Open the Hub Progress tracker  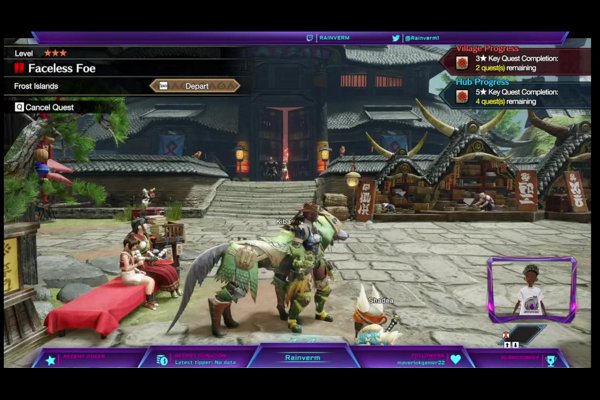point(514,95)
